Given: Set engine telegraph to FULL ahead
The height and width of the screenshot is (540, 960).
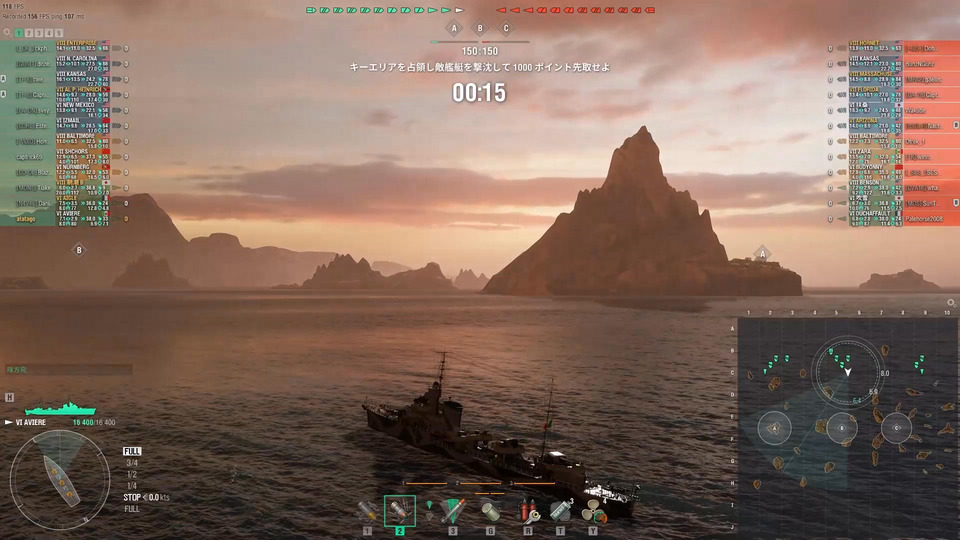Looking at the screenshot, I should point(132,451).
